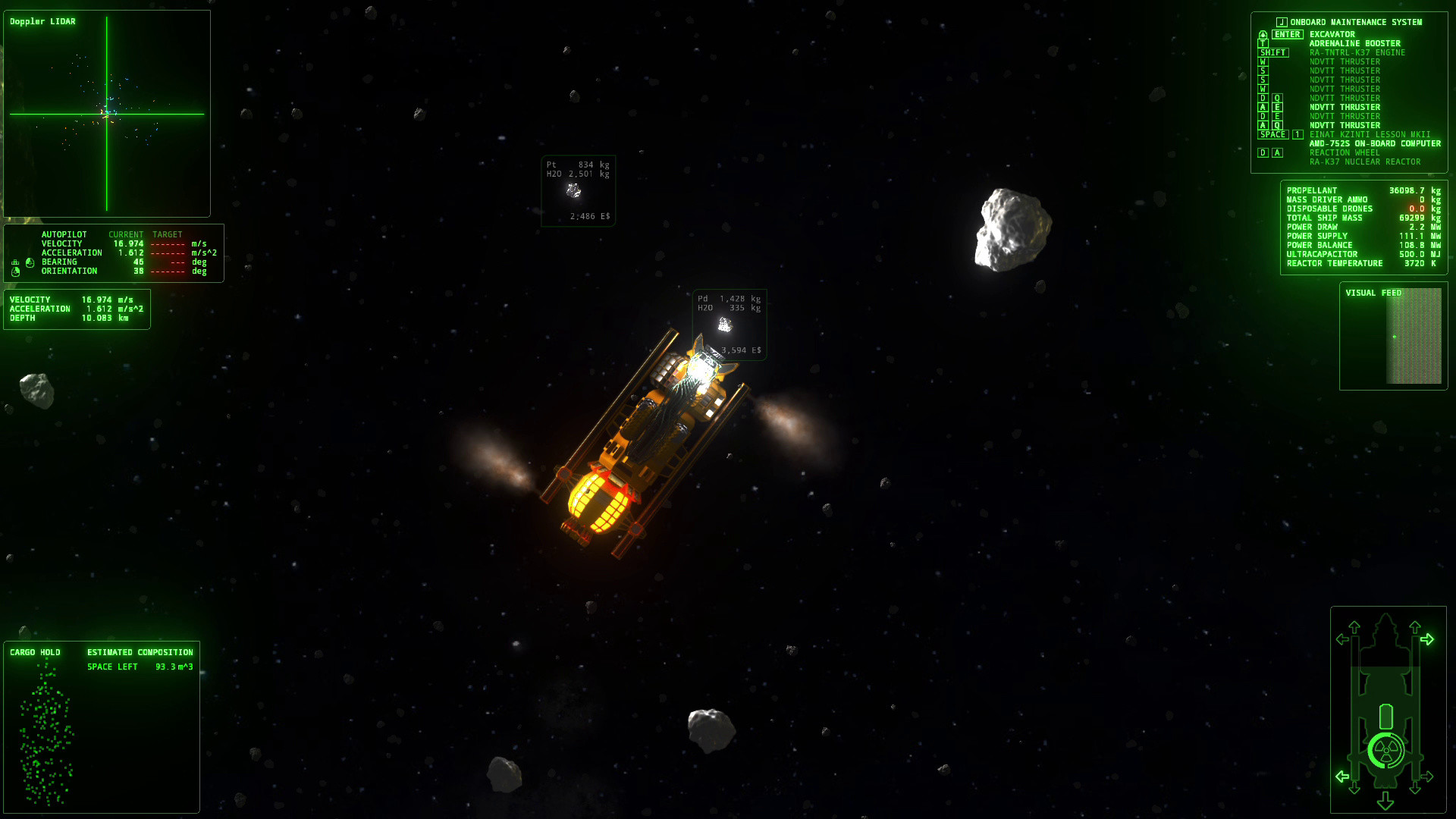Click the Pt asteroid tooltip worth 2,486 E$
Screen dimensions: 1456x819
tap(577, 191)
